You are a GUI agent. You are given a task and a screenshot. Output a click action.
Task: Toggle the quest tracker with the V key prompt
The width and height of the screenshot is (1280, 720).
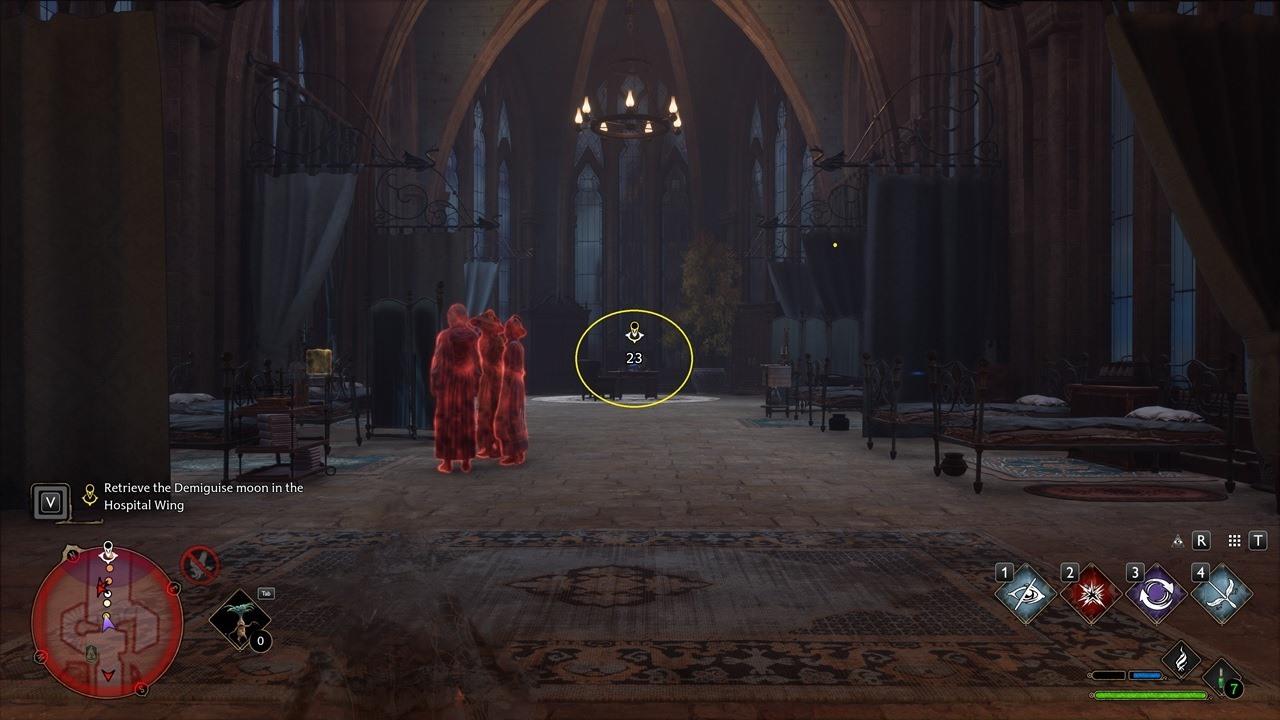pyautogui.click(x=50, y=502)
